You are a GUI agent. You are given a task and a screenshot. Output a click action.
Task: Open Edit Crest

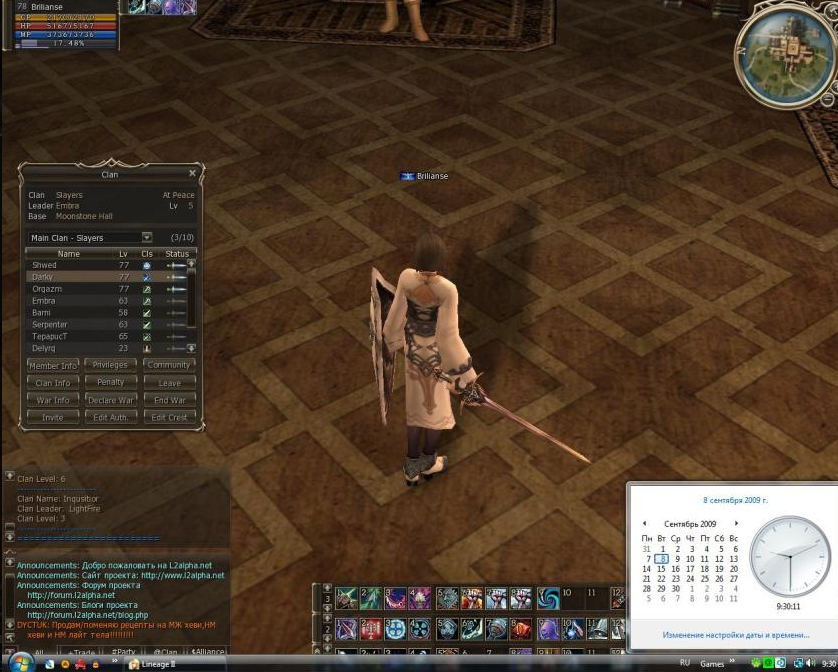tap(169, 417)
